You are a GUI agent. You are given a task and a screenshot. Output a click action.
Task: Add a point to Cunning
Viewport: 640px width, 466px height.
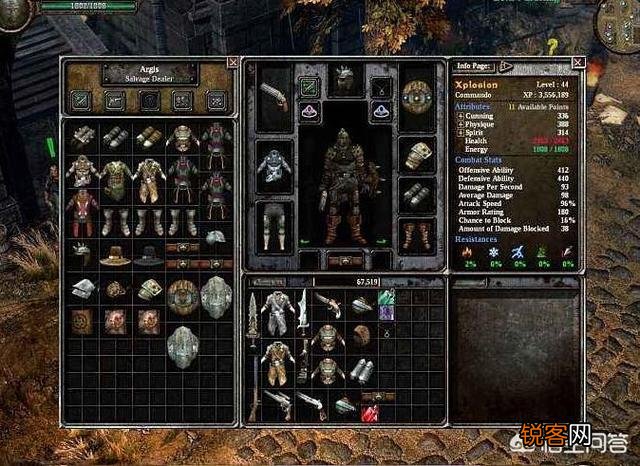pos(460,115)
